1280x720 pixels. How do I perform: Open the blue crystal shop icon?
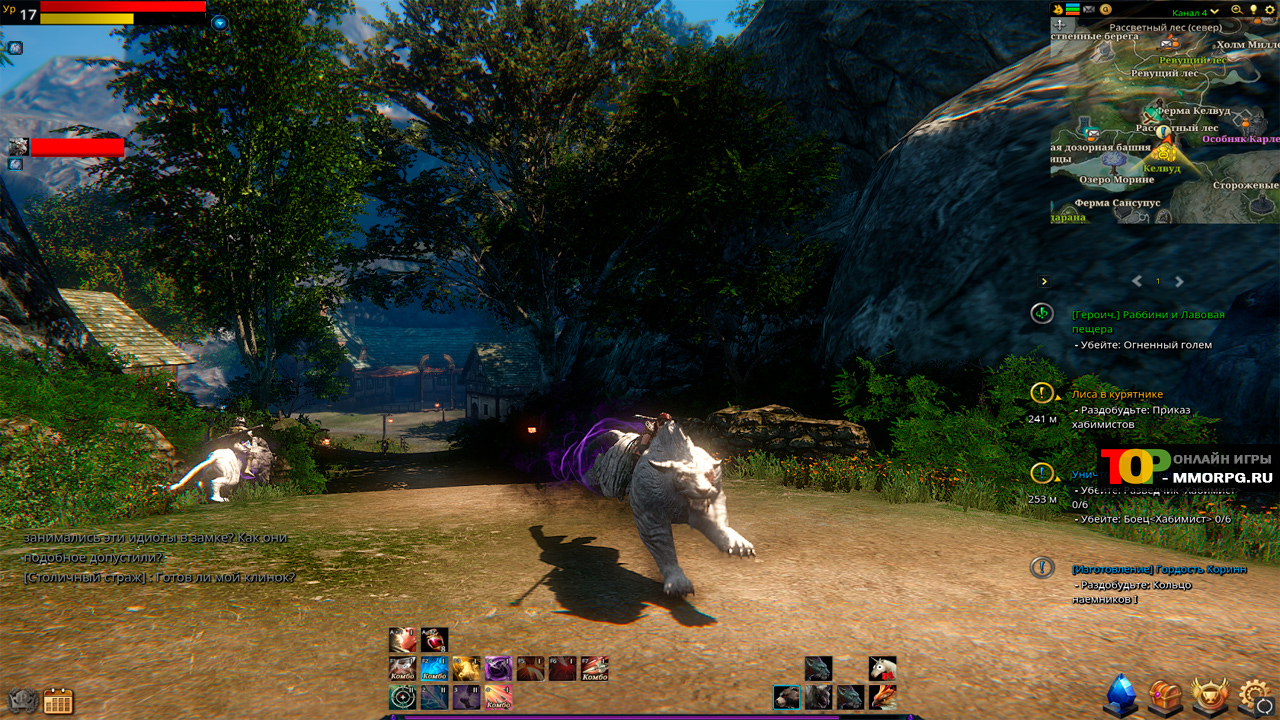[1120, 695]
